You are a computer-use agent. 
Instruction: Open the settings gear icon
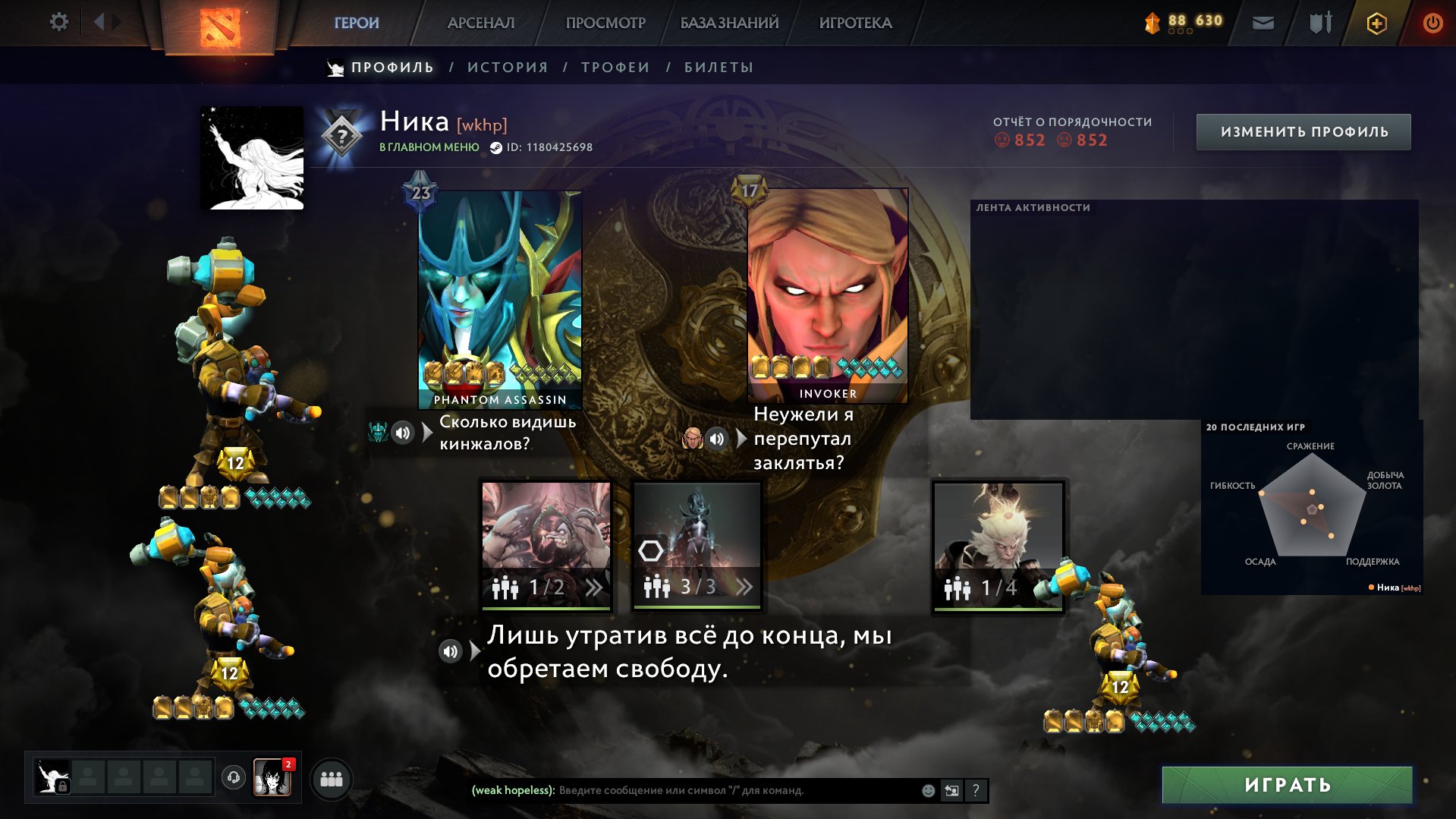[x=58, y=22]
